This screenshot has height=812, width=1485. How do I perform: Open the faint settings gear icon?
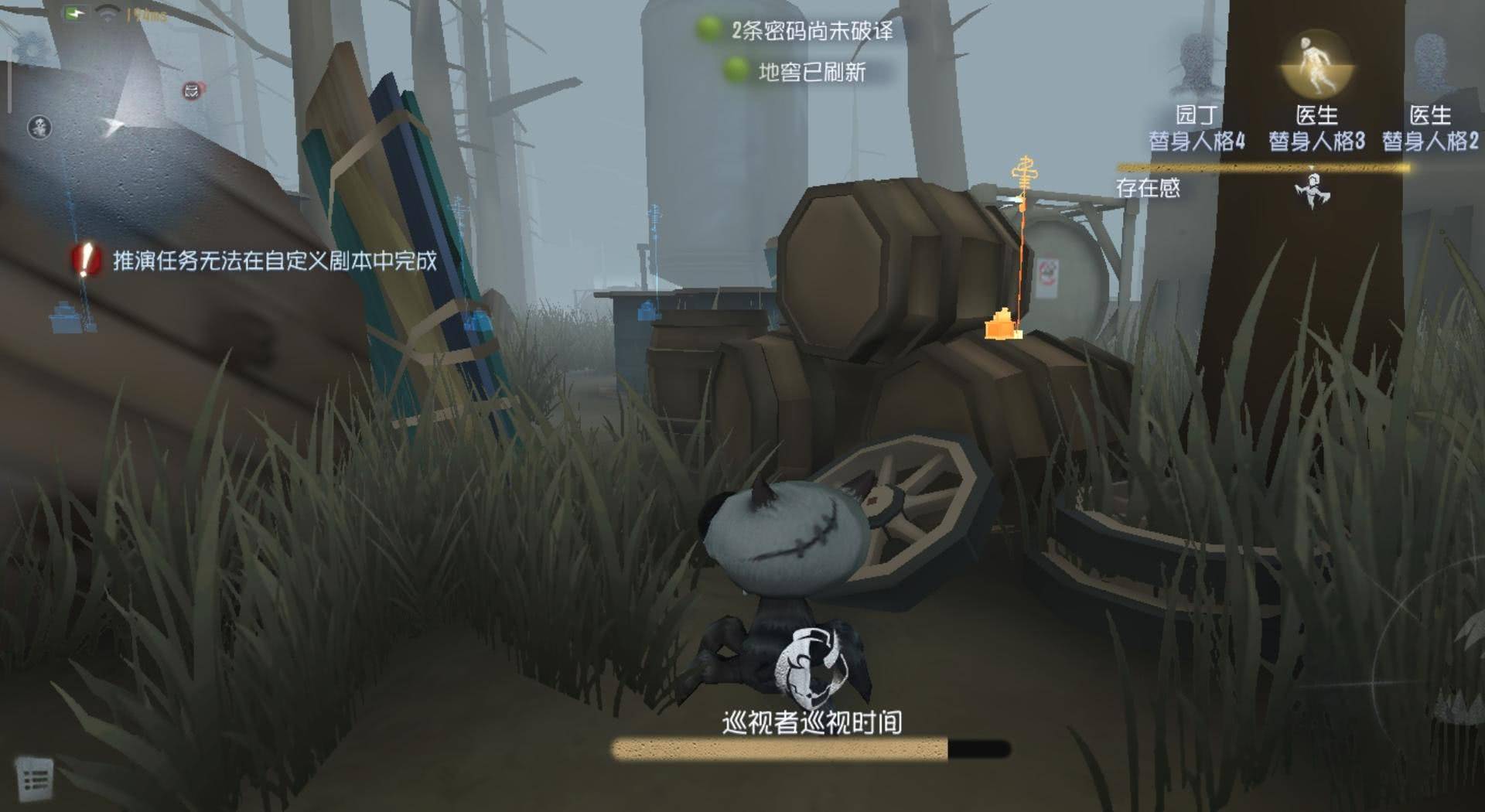tap(31, 49)
